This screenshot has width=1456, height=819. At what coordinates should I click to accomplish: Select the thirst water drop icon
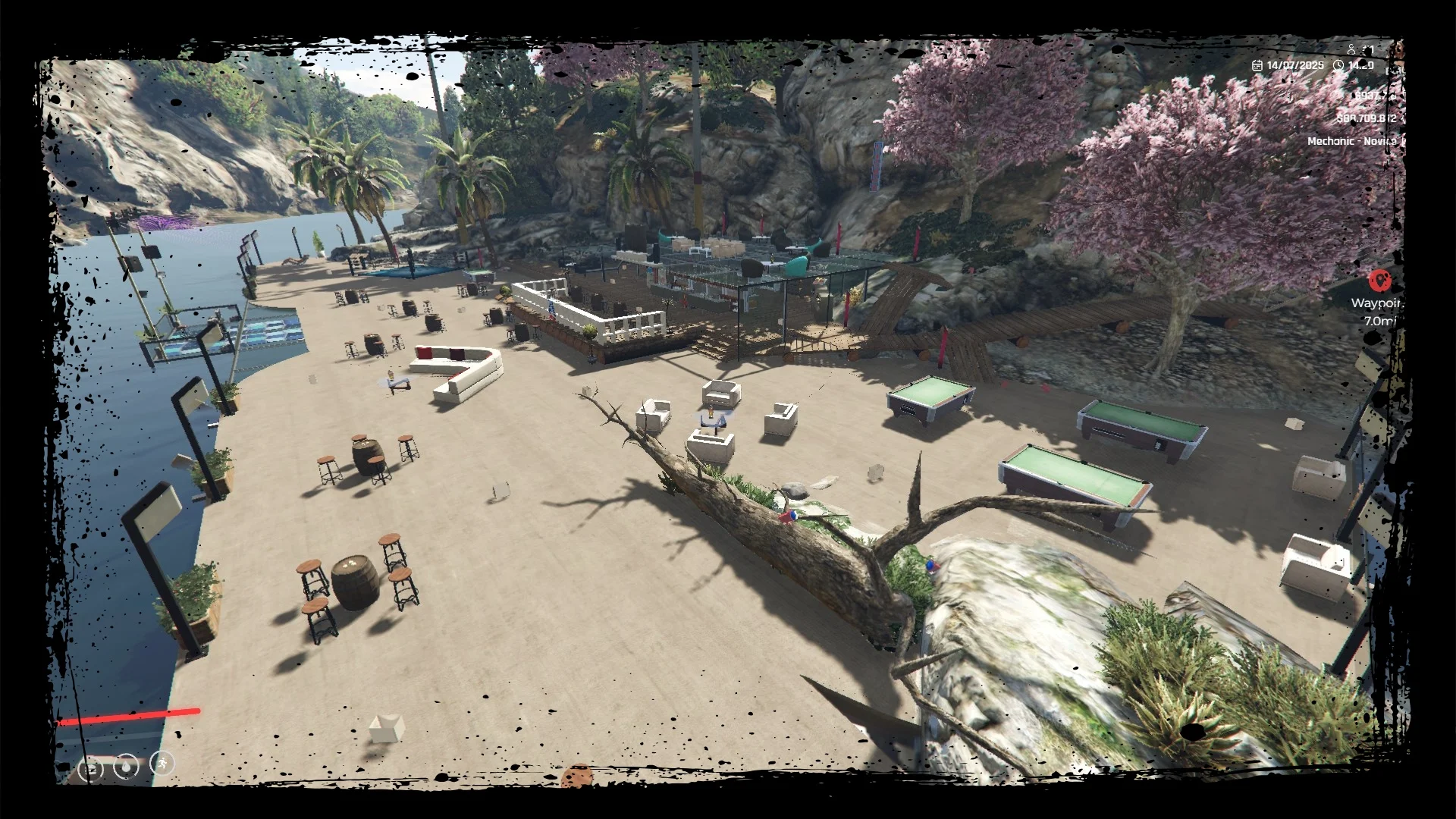(127, 767)
